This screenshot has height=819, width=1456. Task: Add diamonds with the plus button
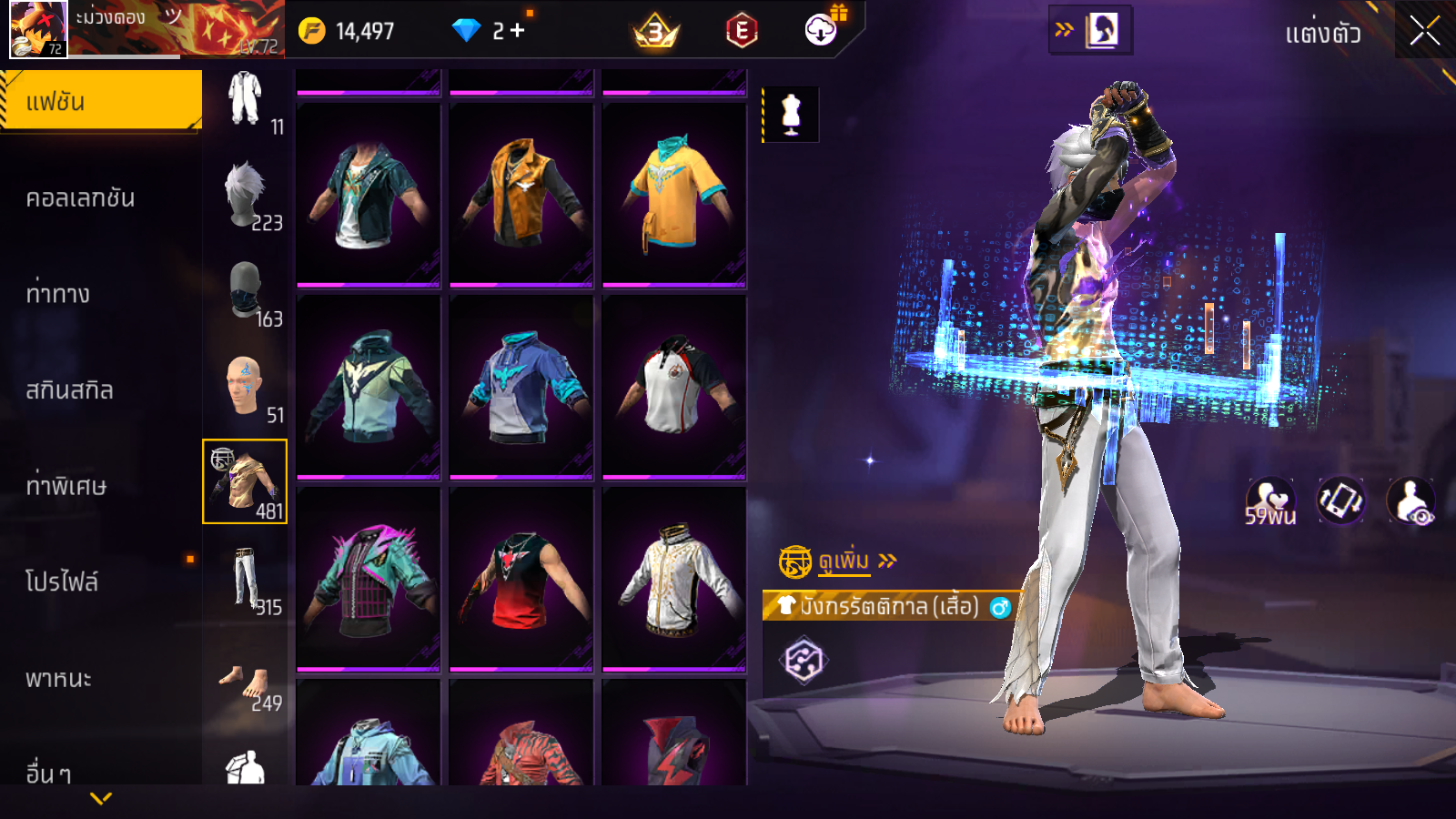tap(517, 31)
